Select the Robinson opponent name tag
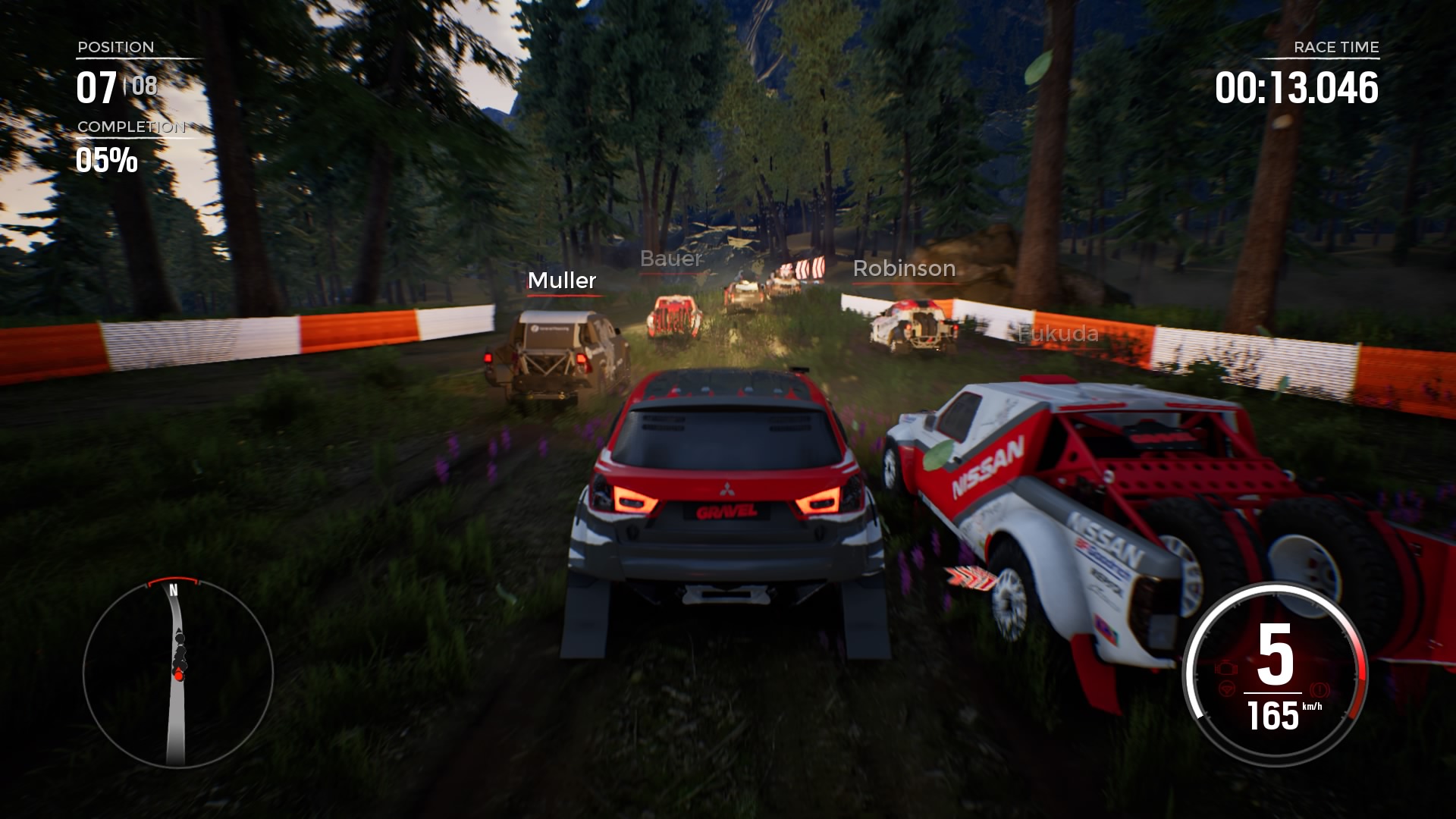 point(904,268)
